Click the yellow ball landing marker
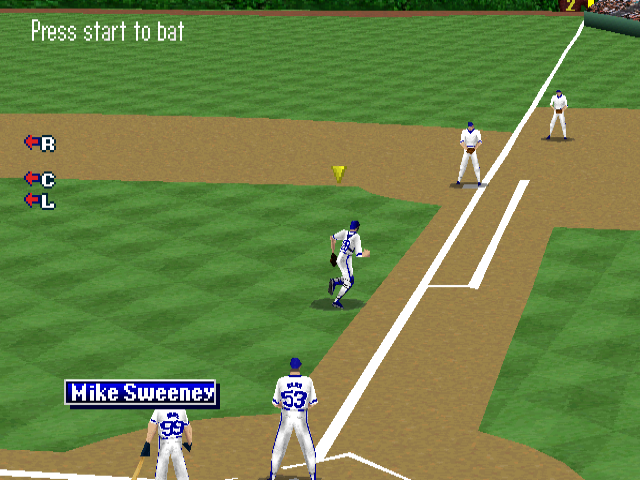640x480 pixels. coord(339,173)
